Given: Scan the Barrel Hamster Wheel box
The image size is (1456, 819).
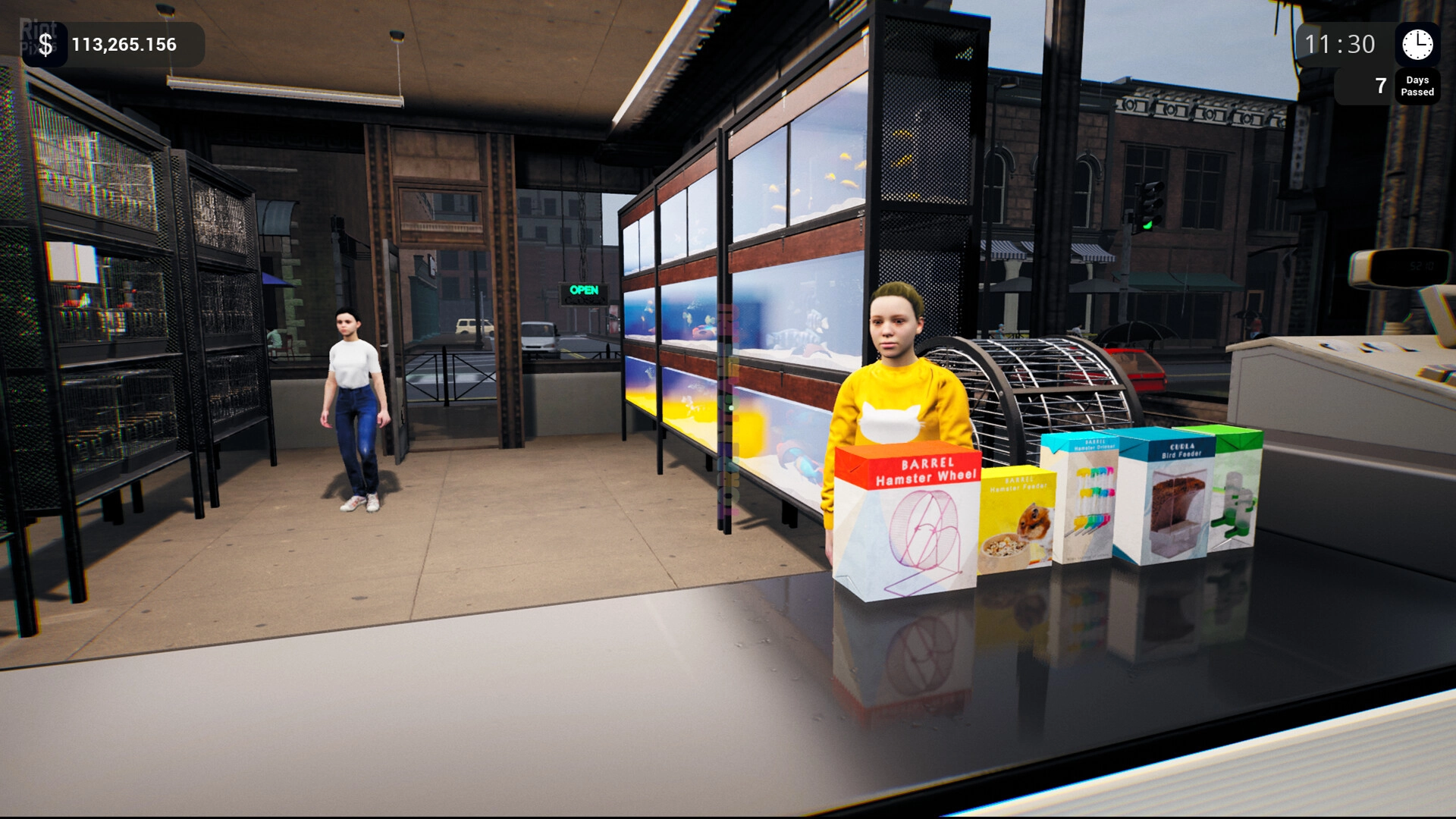Looking at the screenshot, I should pyautogui.click(x=906, y=522).
